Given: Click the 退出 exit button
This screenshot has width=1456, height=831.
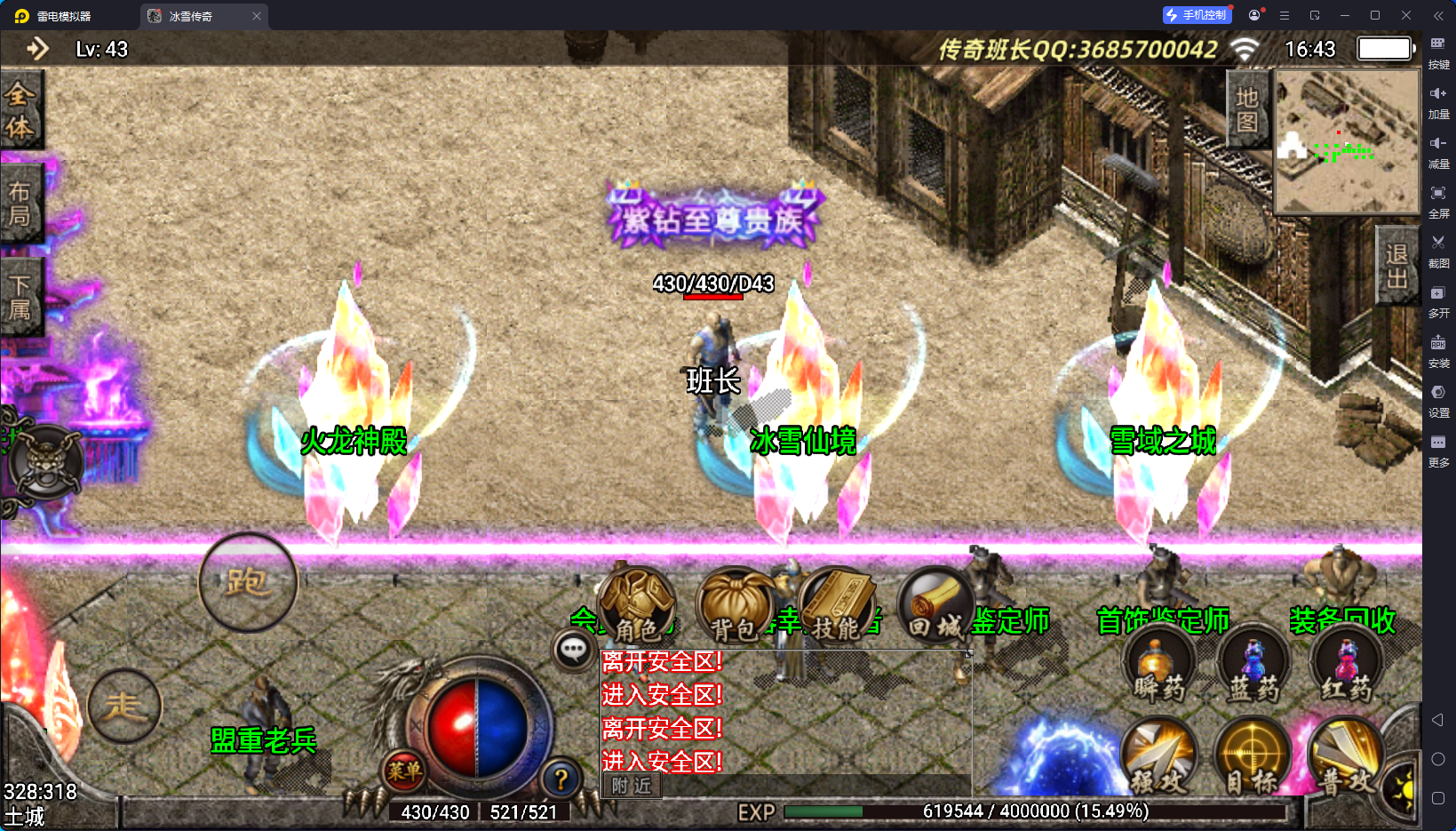Looking at the screenshot, I should coord(1396,266).
